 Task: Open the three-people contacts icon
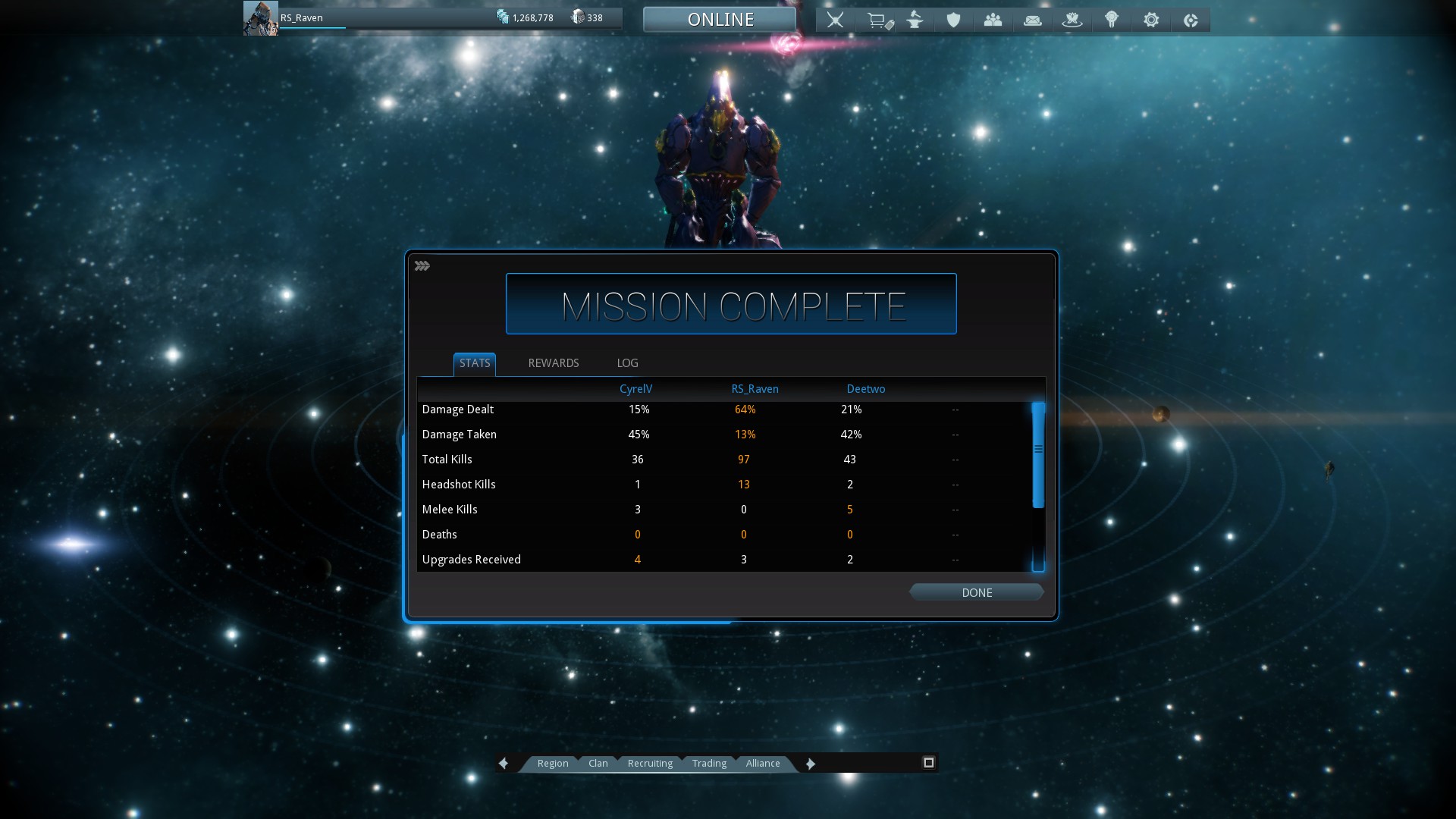point(993,20)
